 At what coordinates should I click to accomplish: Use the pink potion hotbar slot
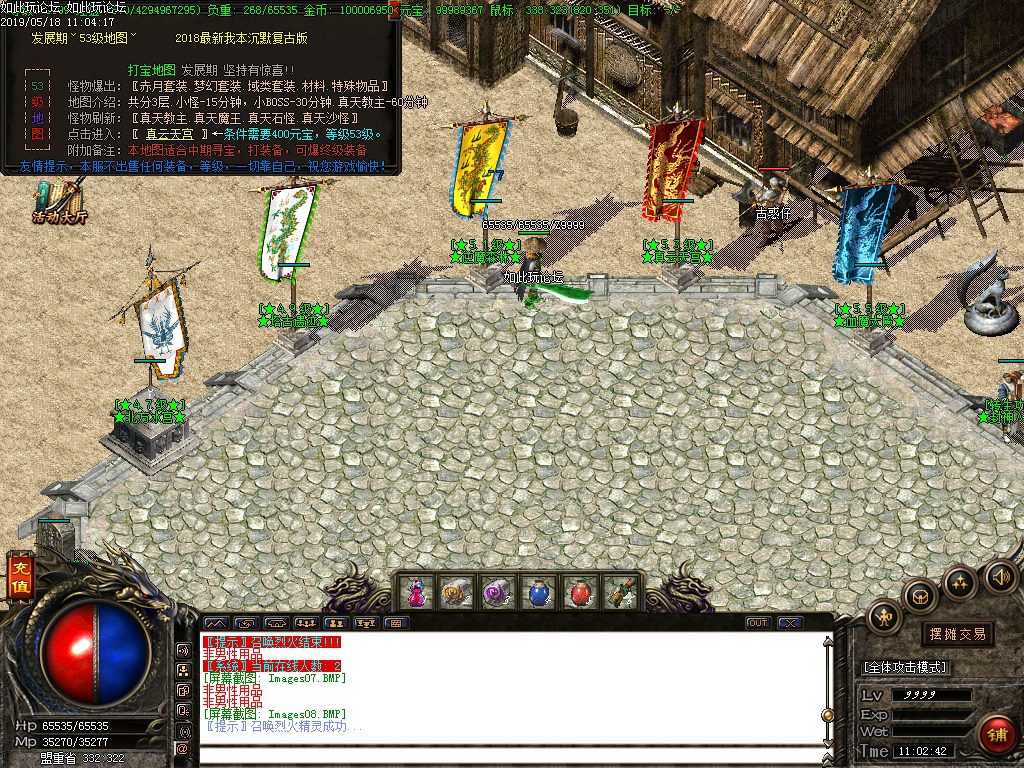click(x=415, y=592)
